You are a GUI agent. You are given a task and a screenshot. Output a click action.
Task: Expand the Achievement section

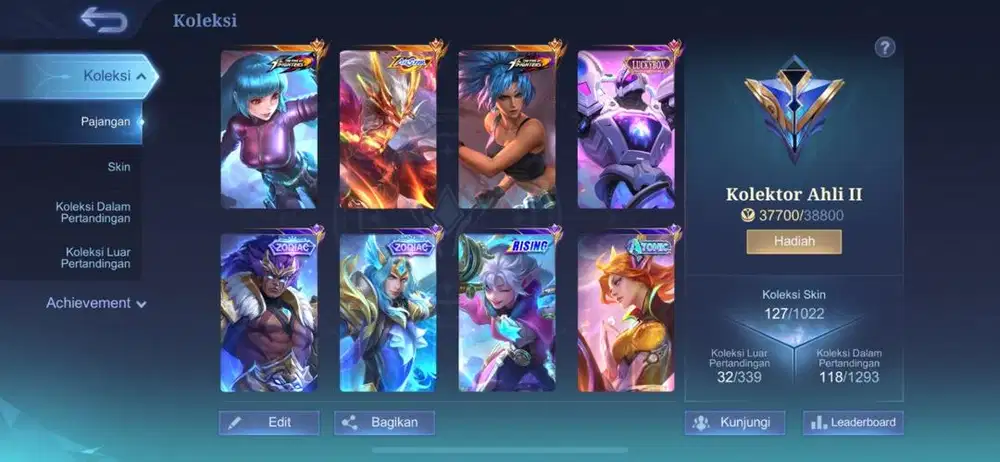tap(96, 303)
